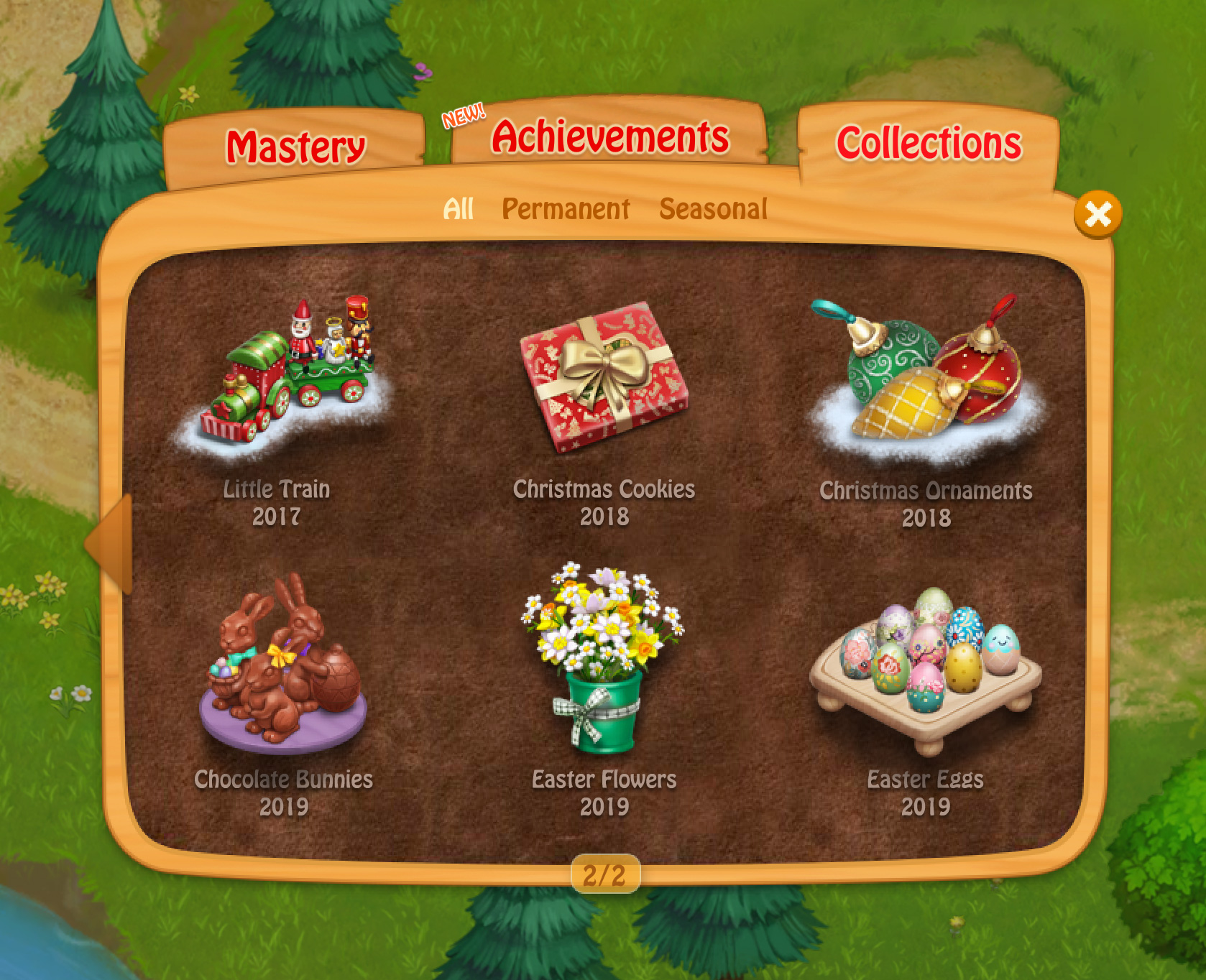
Task: Click the Little Train 2017 label text
Action: [277, 491]
